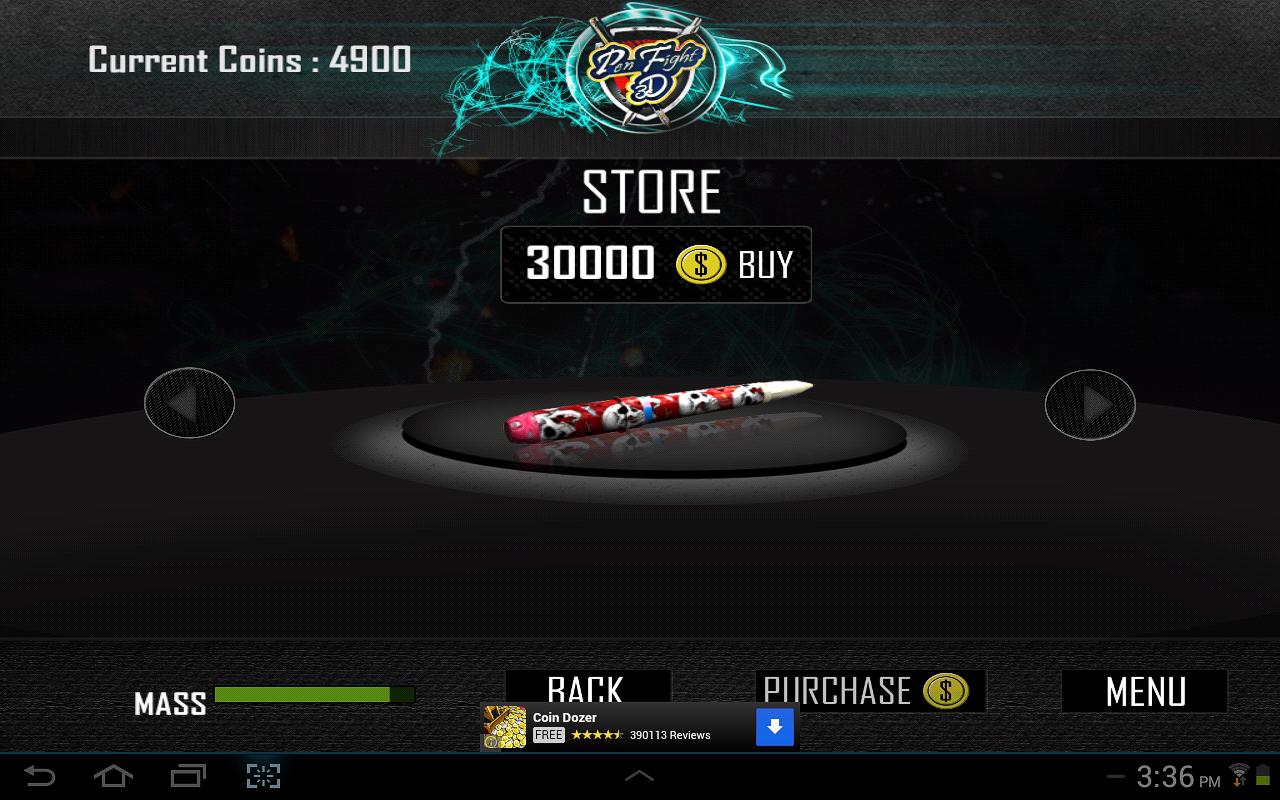This screenshot has width=1280, height=800.
Task: Click the coin icon next to 30000
Action: (703, 264)
